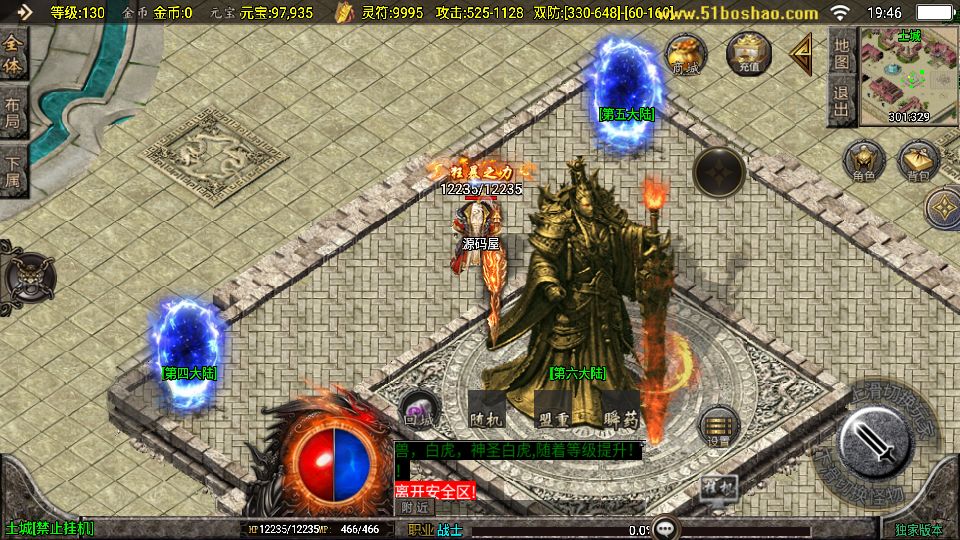Open the 充值 recharge treasure chest
The width and height of the screenshot is (960, 540).
[749, 54]
